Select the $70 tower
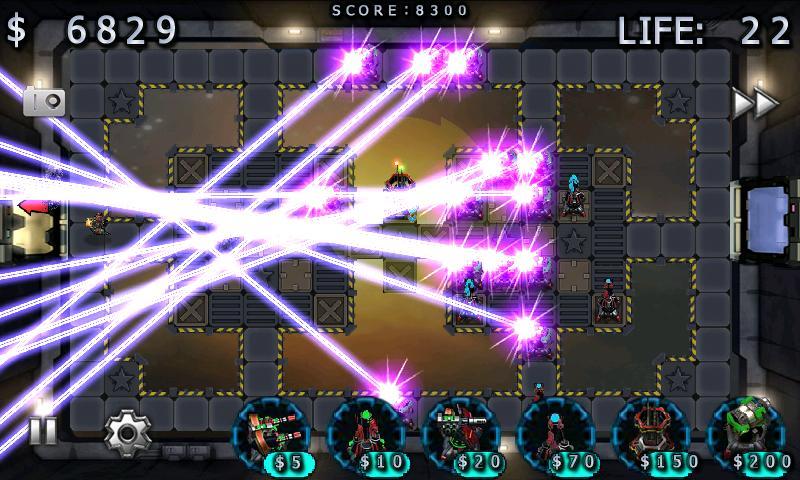 click(x=556, y=435)
